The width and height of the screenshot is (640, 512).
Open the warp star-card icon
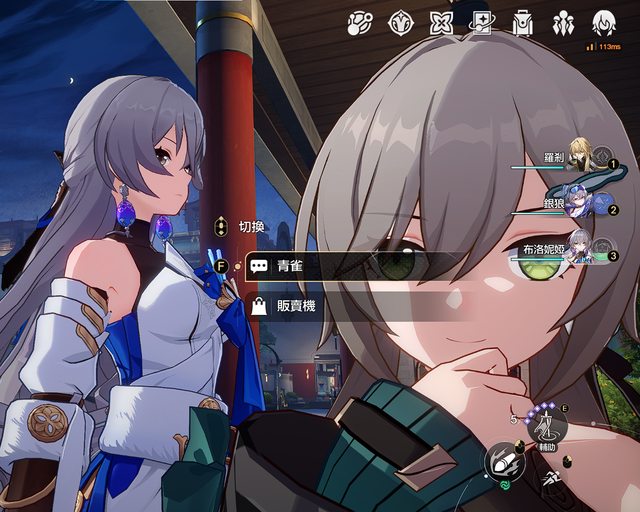(483, 23)
